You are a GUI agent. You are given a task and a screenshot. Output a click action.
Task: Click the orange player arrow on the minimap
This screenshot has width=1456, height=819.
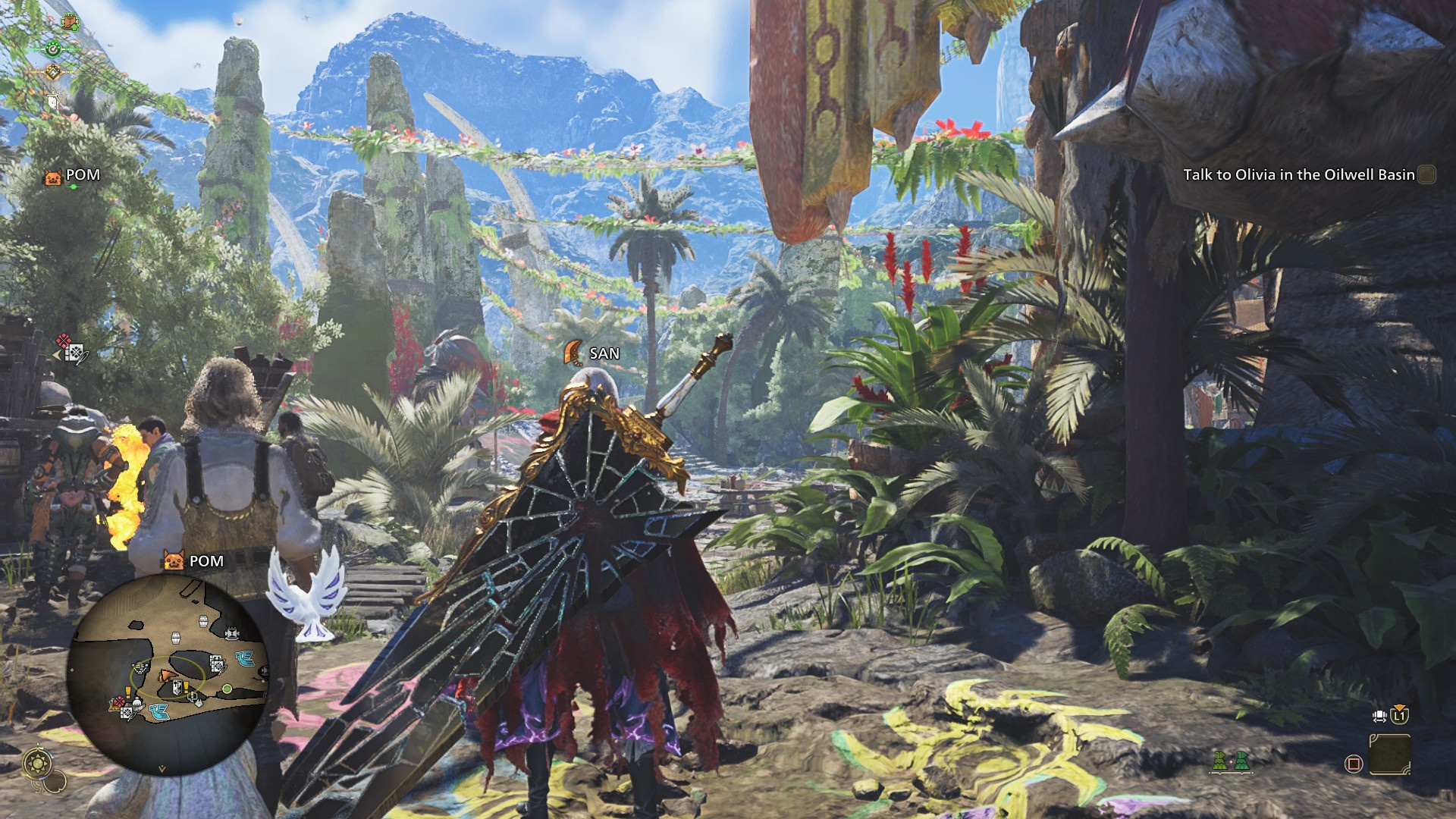(x=166, y=675)
